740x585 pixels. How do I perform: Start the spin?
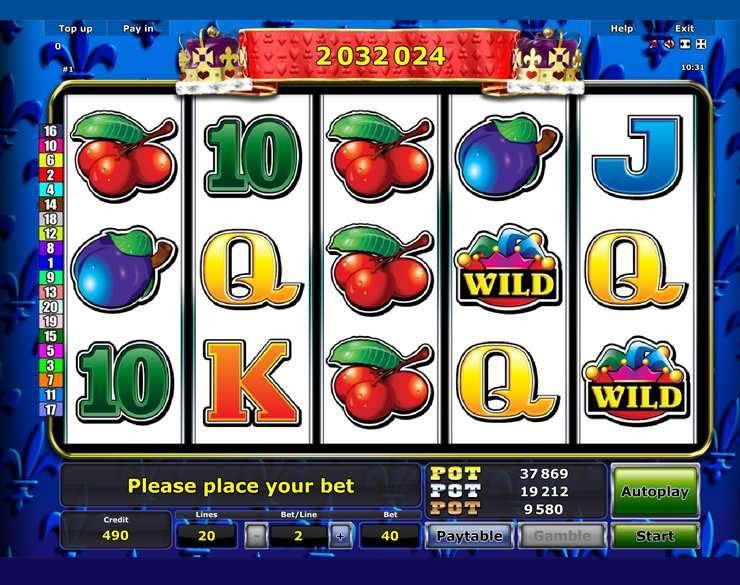pyautogui.click(x=655, y=536)
